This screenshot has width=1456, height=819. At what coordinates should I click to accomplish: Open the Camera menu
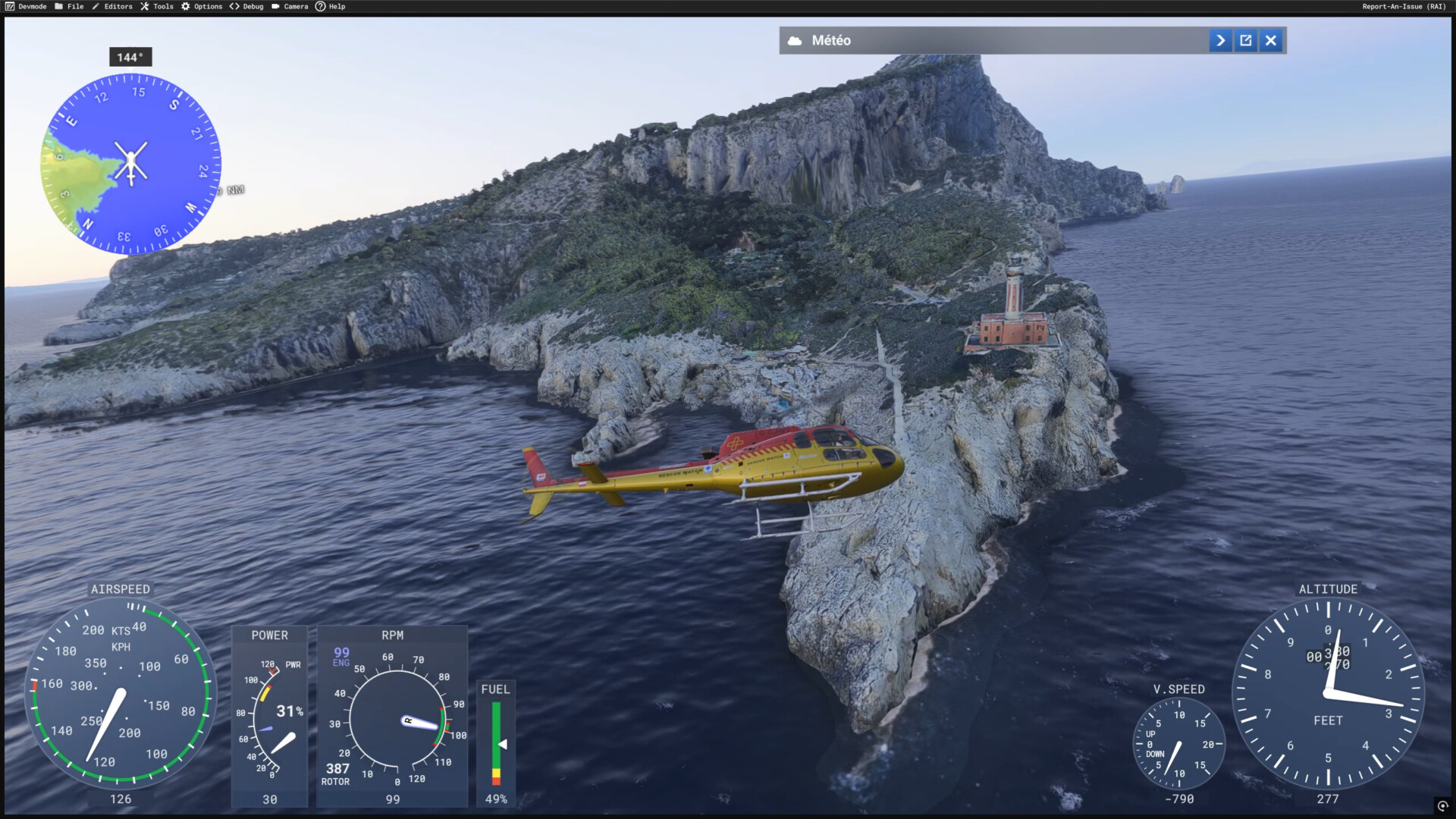pyautogui.click(x=290, y=7)
